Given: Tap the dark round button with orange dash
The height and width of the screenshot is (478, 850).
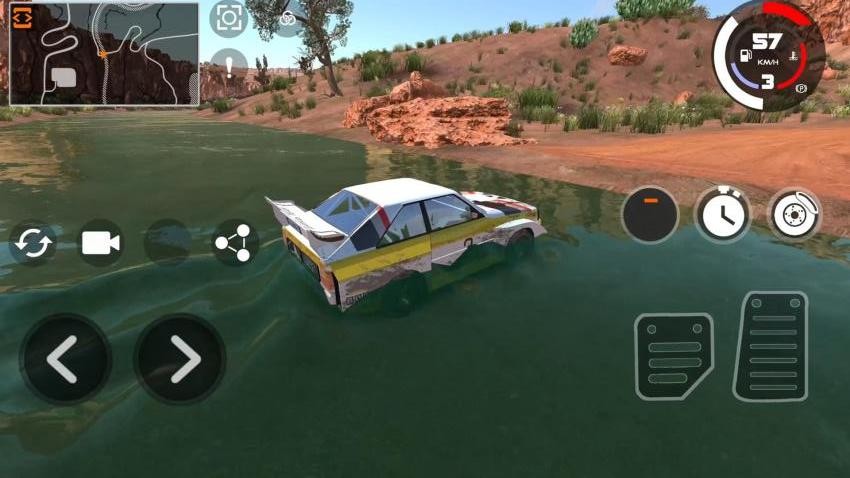Looking at the screenshot, I should point(649,214).
